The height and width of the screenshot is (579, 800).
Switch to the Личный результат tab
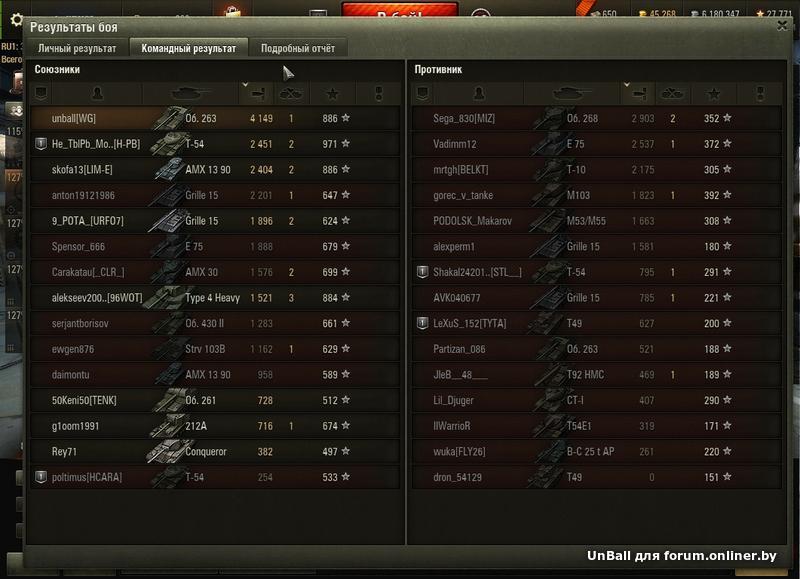tap(77, 48)
